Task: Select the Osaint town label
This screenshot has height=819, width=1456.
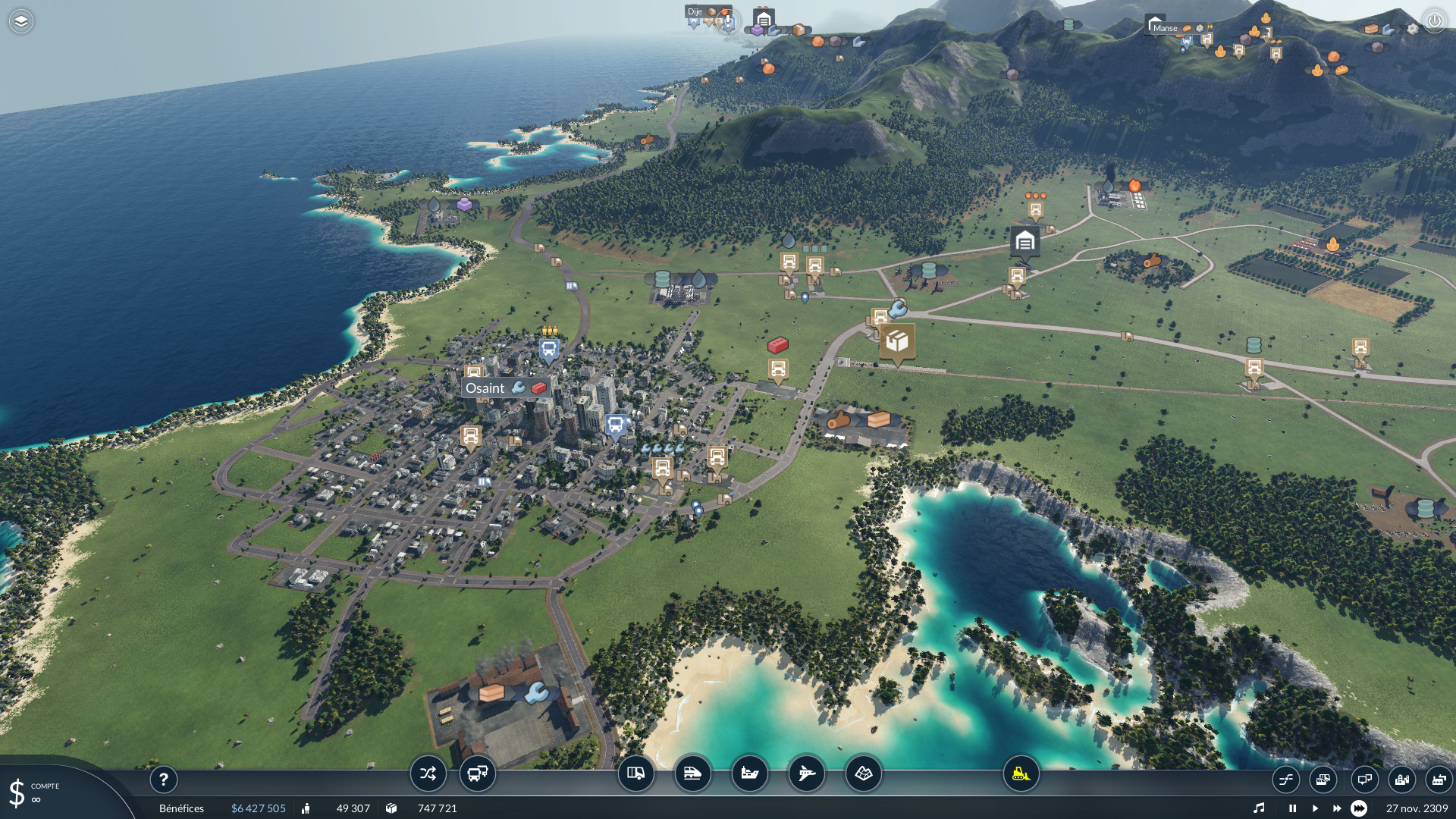Action: coord(485,388)
